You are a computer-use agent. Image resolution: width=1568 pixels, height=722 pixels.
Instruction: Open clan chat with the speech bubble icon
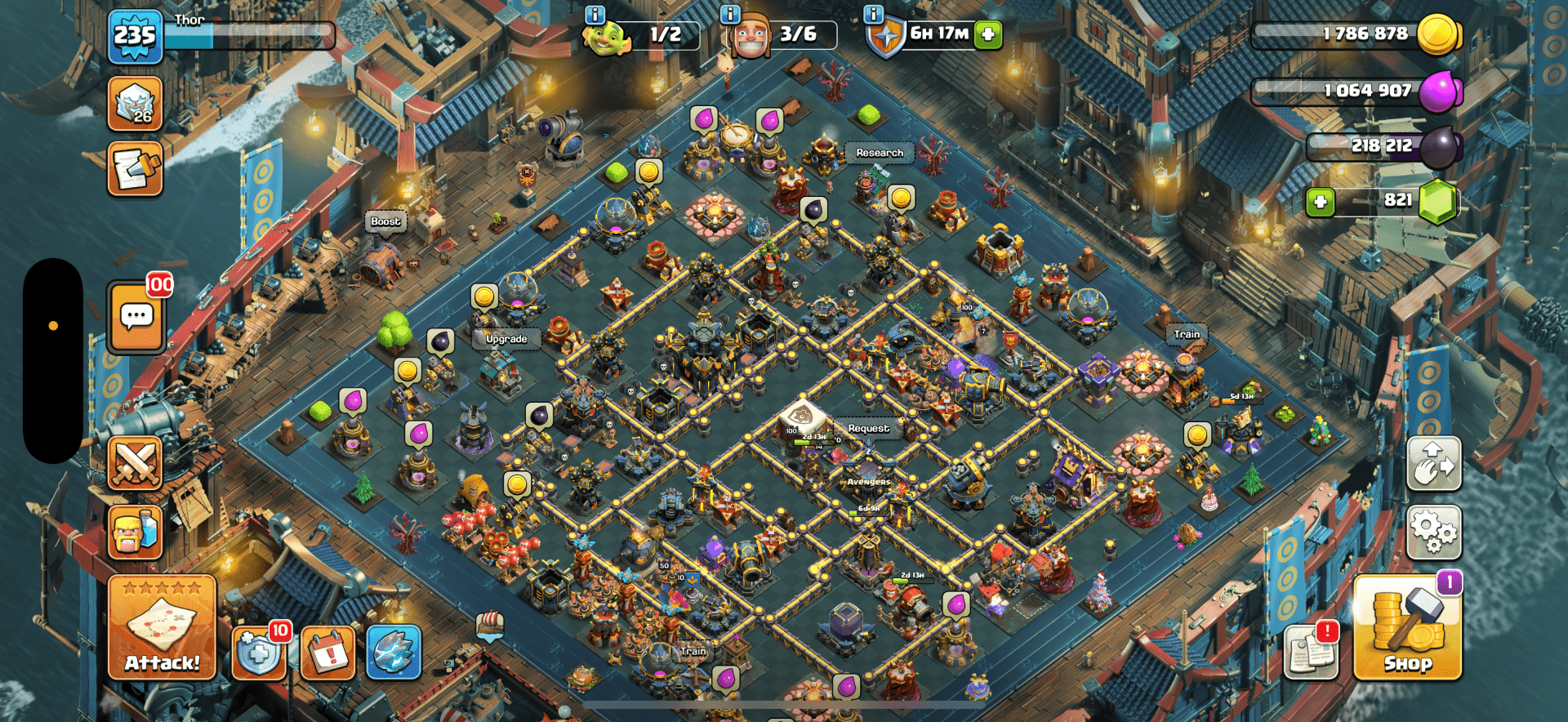click(136, 316)
